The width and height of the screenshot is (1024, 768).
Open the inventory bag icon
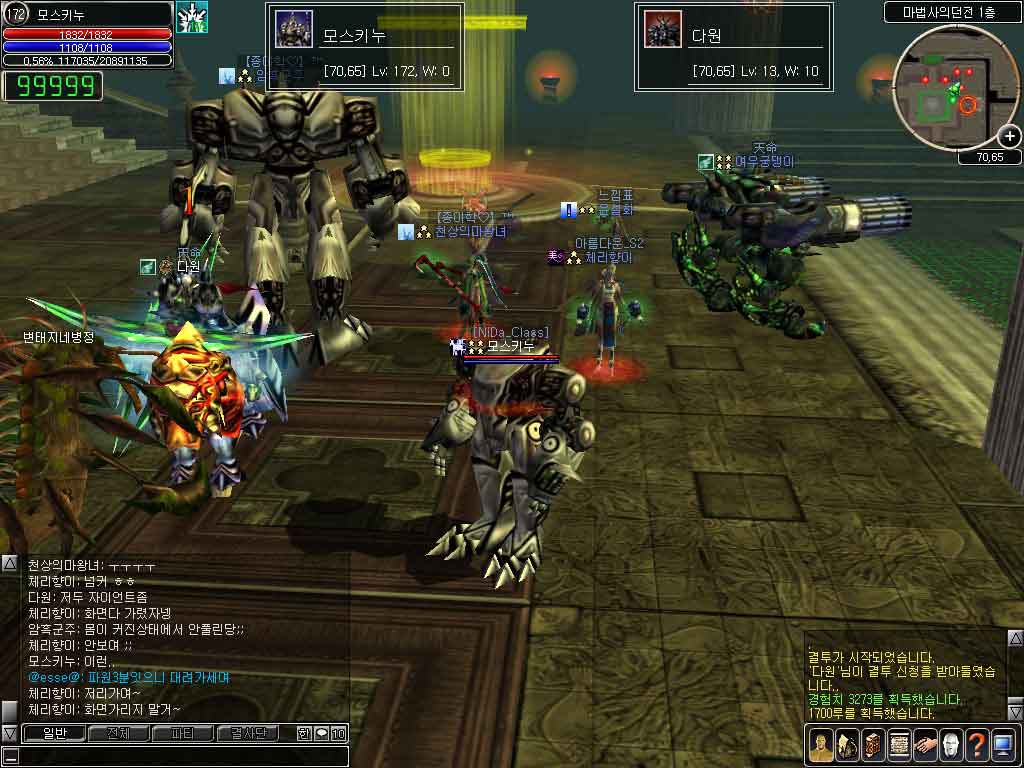(x=846, y=745)
